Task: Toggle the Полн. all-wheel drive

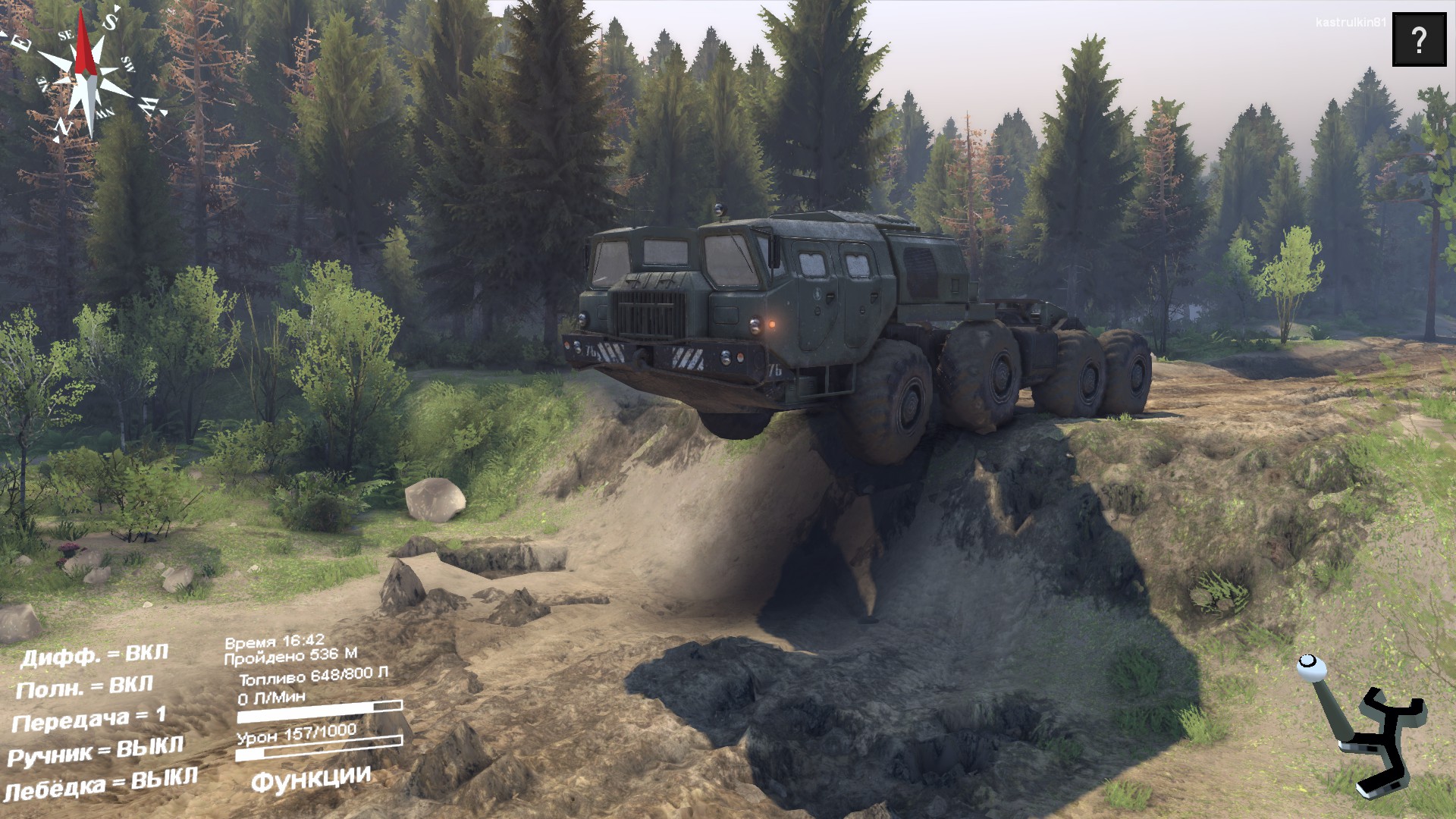Action: (84, 688)
